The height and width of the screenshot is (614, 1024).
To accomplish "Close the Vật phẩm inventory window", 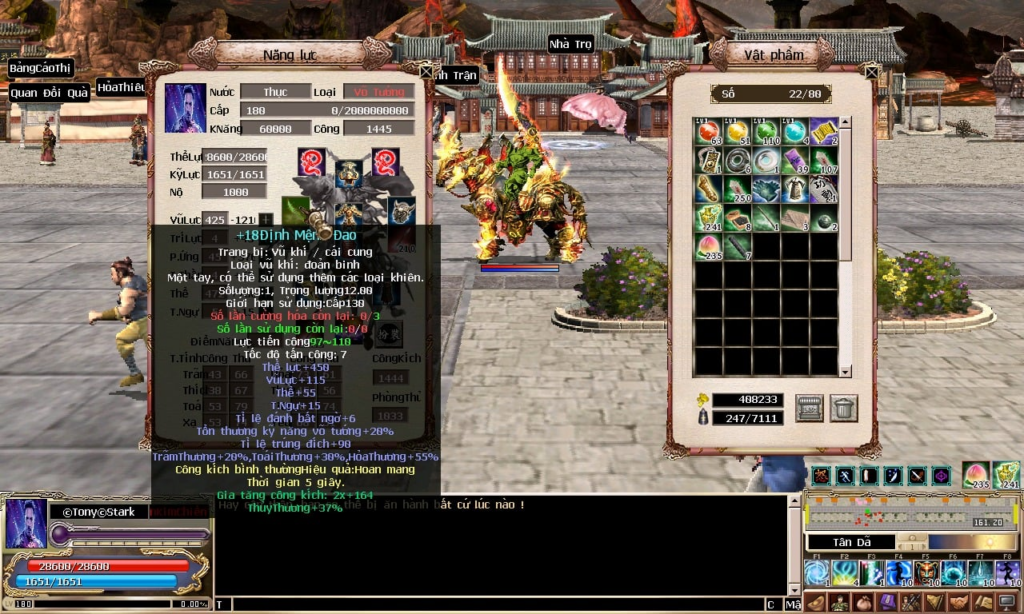I will coord(872,71).
